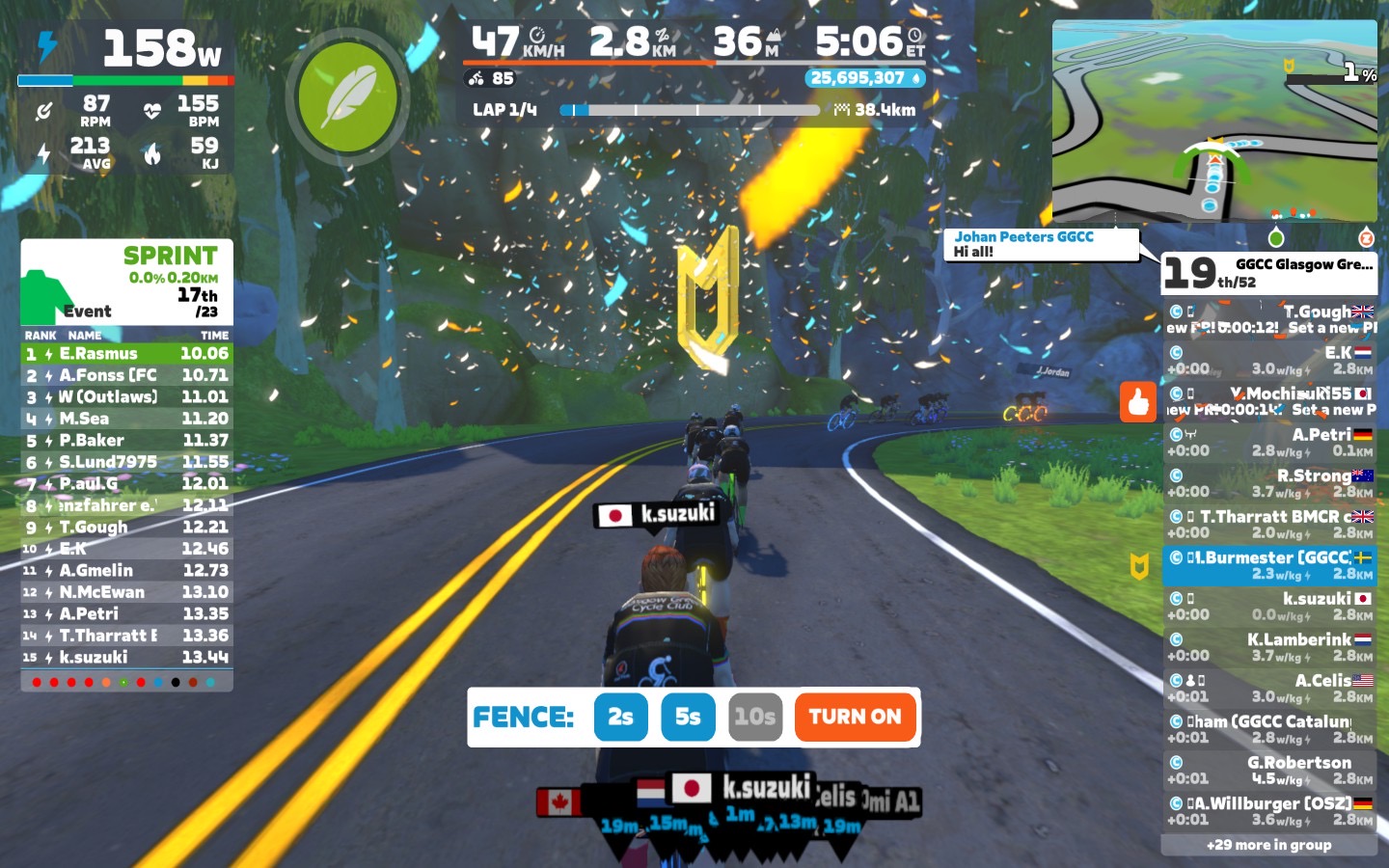Select E.Rasmus in sprint leaderboard
This screenshot has width=1389, height=868.
click(x=126, y=354)
